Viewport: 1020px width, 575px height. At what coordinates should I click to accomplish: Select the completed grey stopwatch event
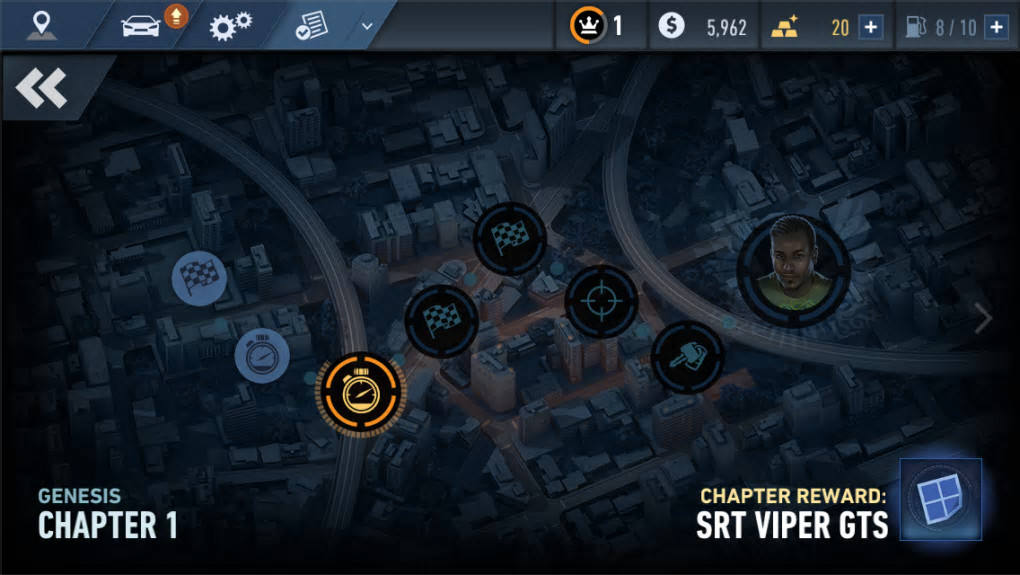pos(262,357)
